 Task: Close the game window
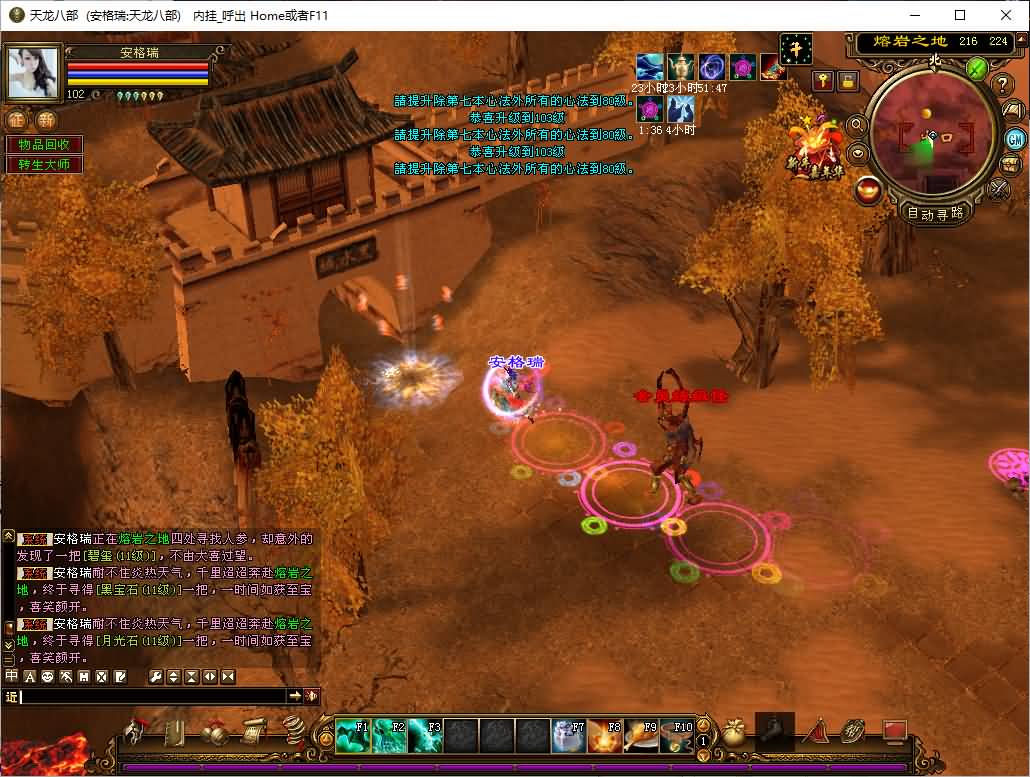click(1006, 15)
